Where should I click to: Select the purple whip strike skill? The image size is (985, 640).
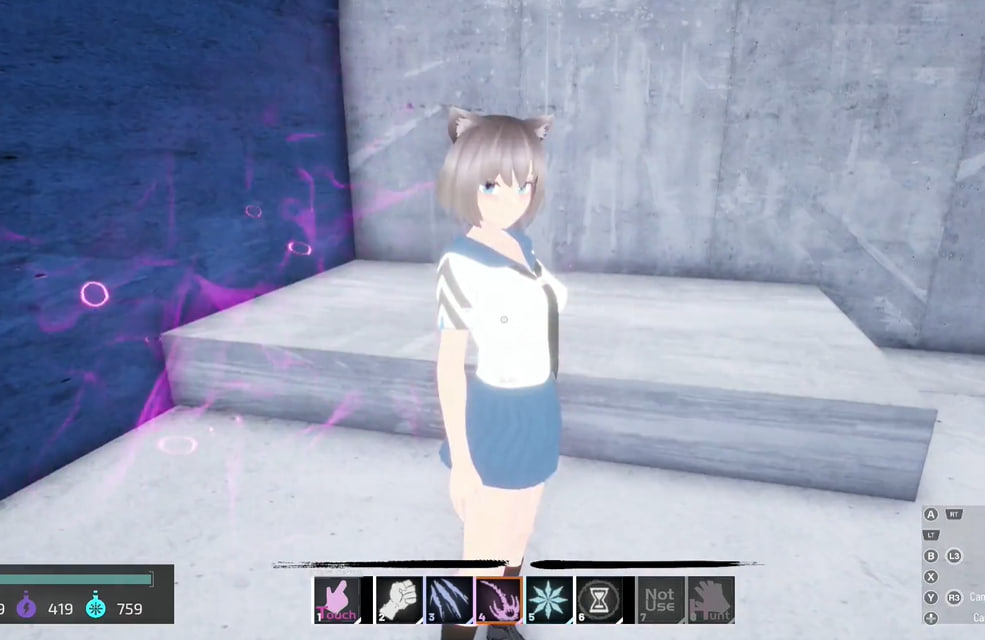[x=498, y=600]
